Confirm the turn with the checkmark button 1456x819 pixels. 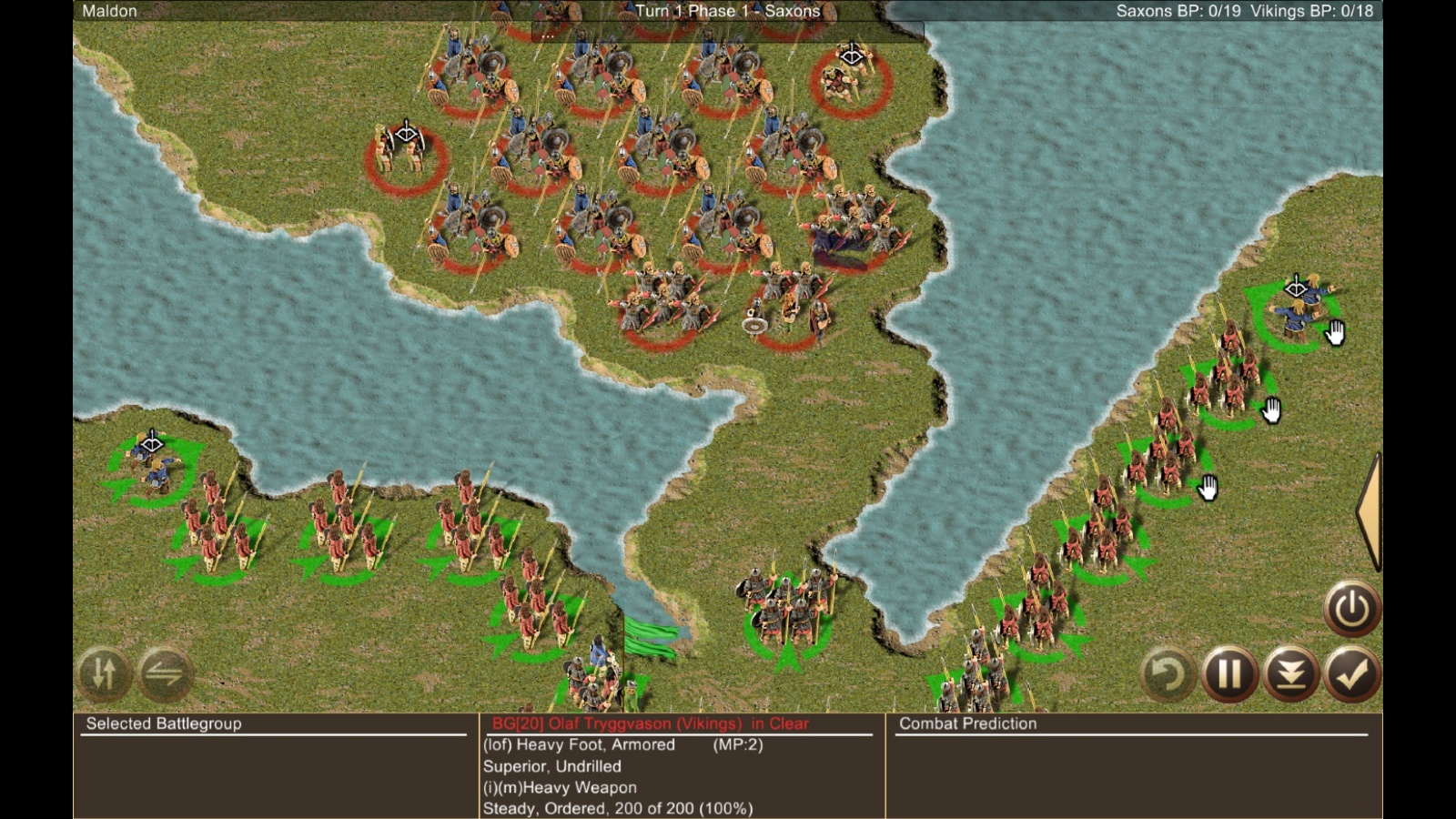click(x=1352, y=674)
